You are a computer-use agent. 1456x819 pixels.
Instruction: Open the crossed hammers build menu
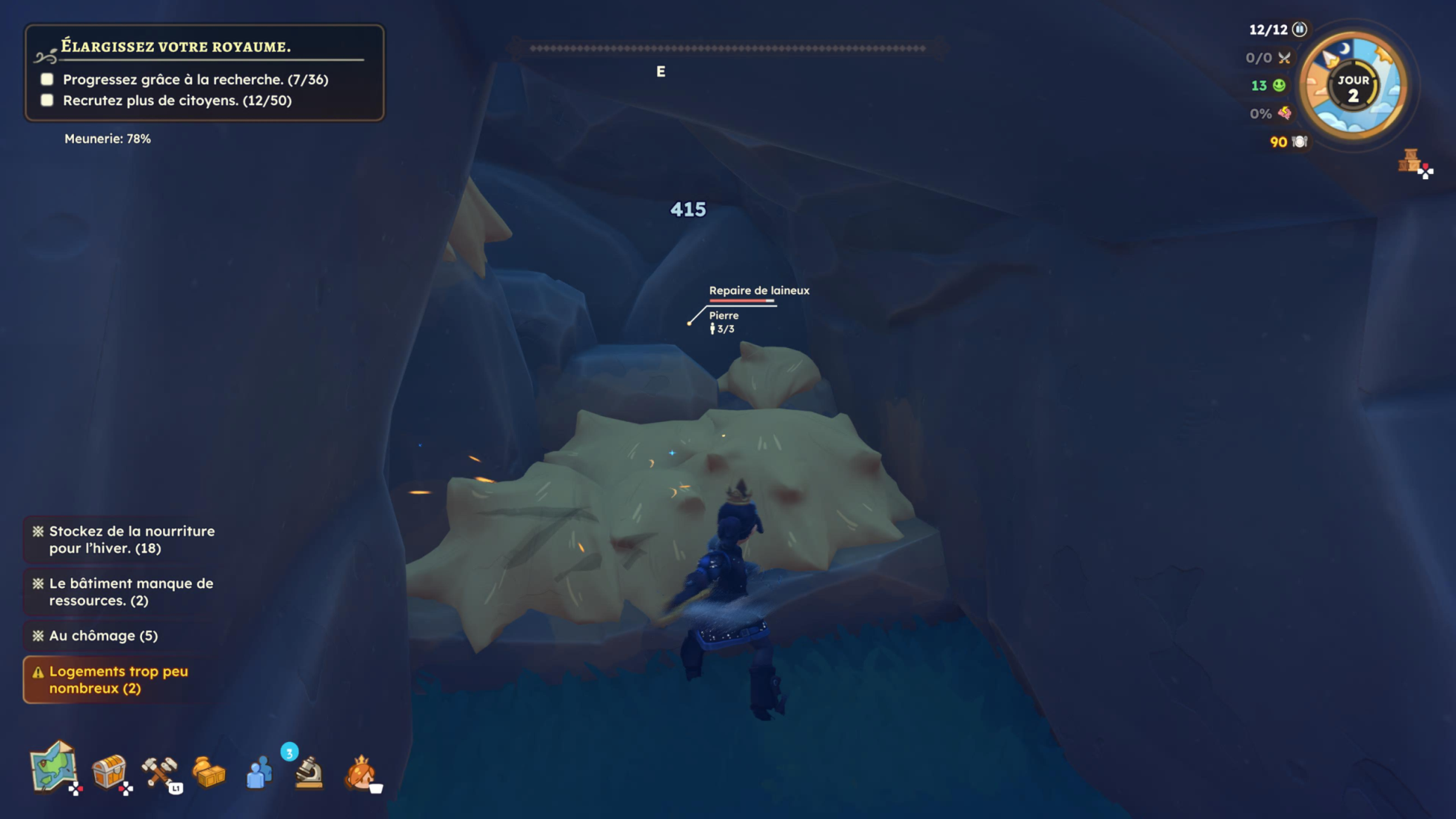coord(158,772)
